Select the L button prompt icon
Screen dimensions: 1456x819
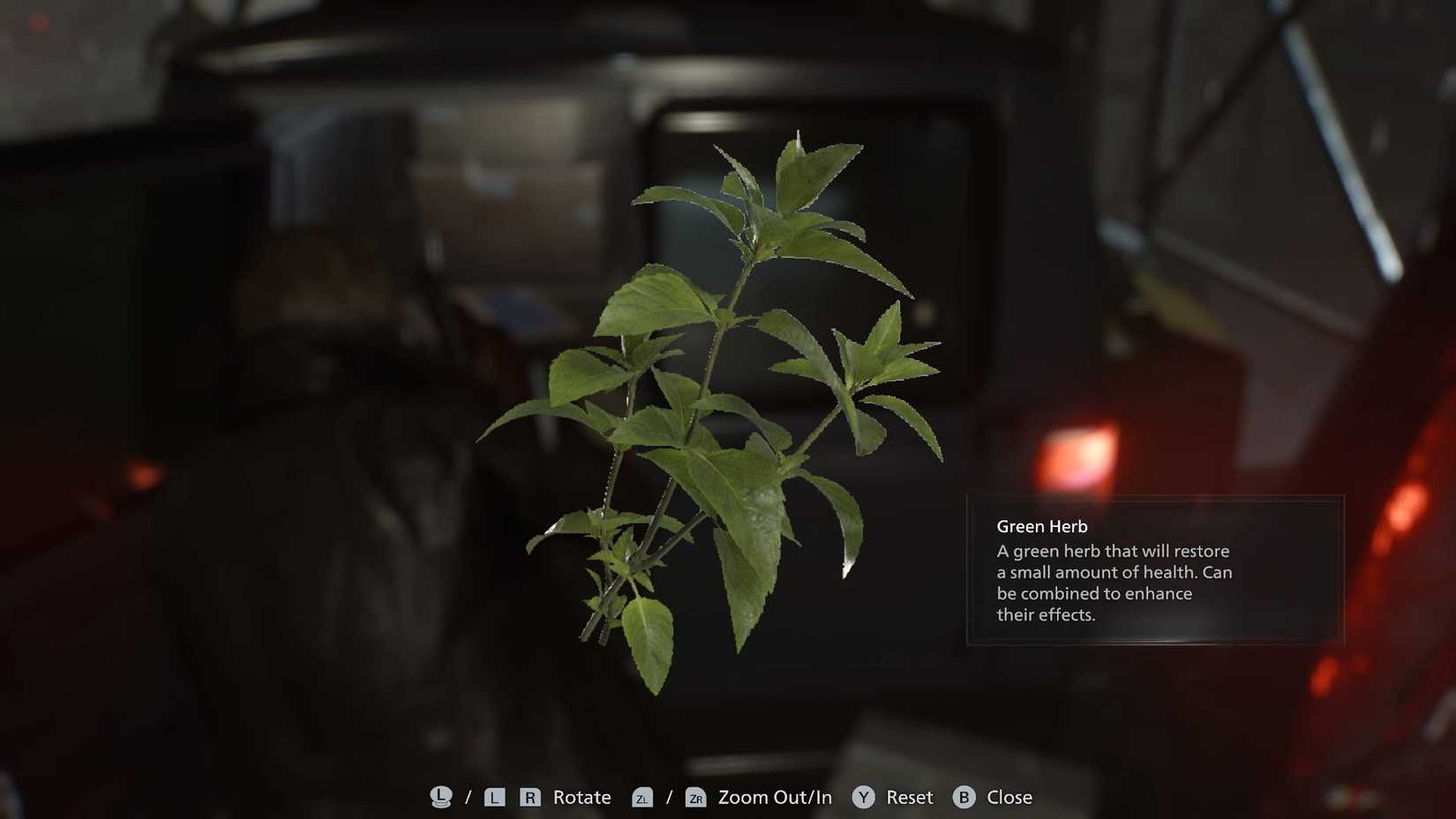click(x=495, y=797)
